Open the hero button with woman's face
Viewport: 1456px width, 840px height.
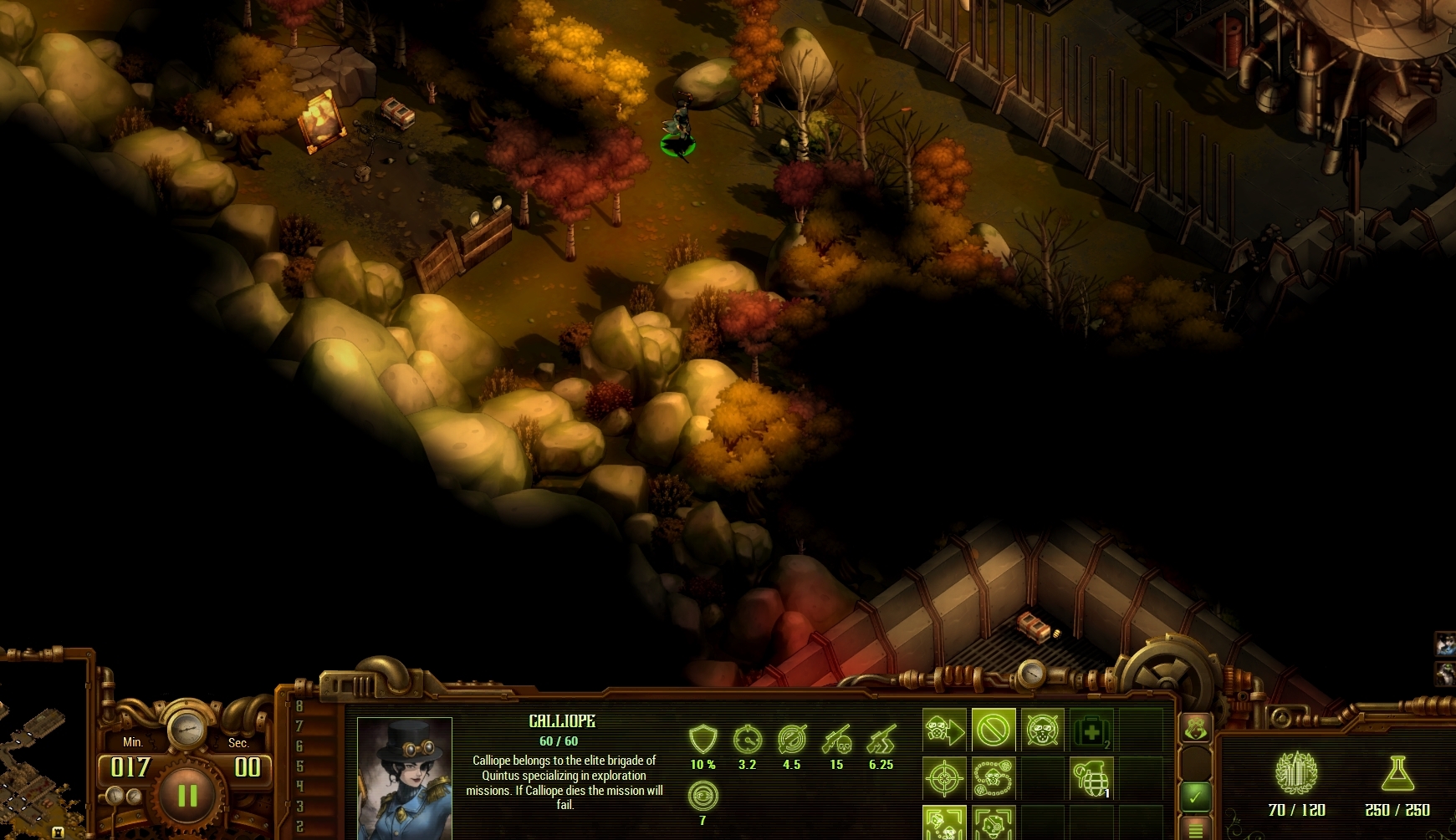1196,729
